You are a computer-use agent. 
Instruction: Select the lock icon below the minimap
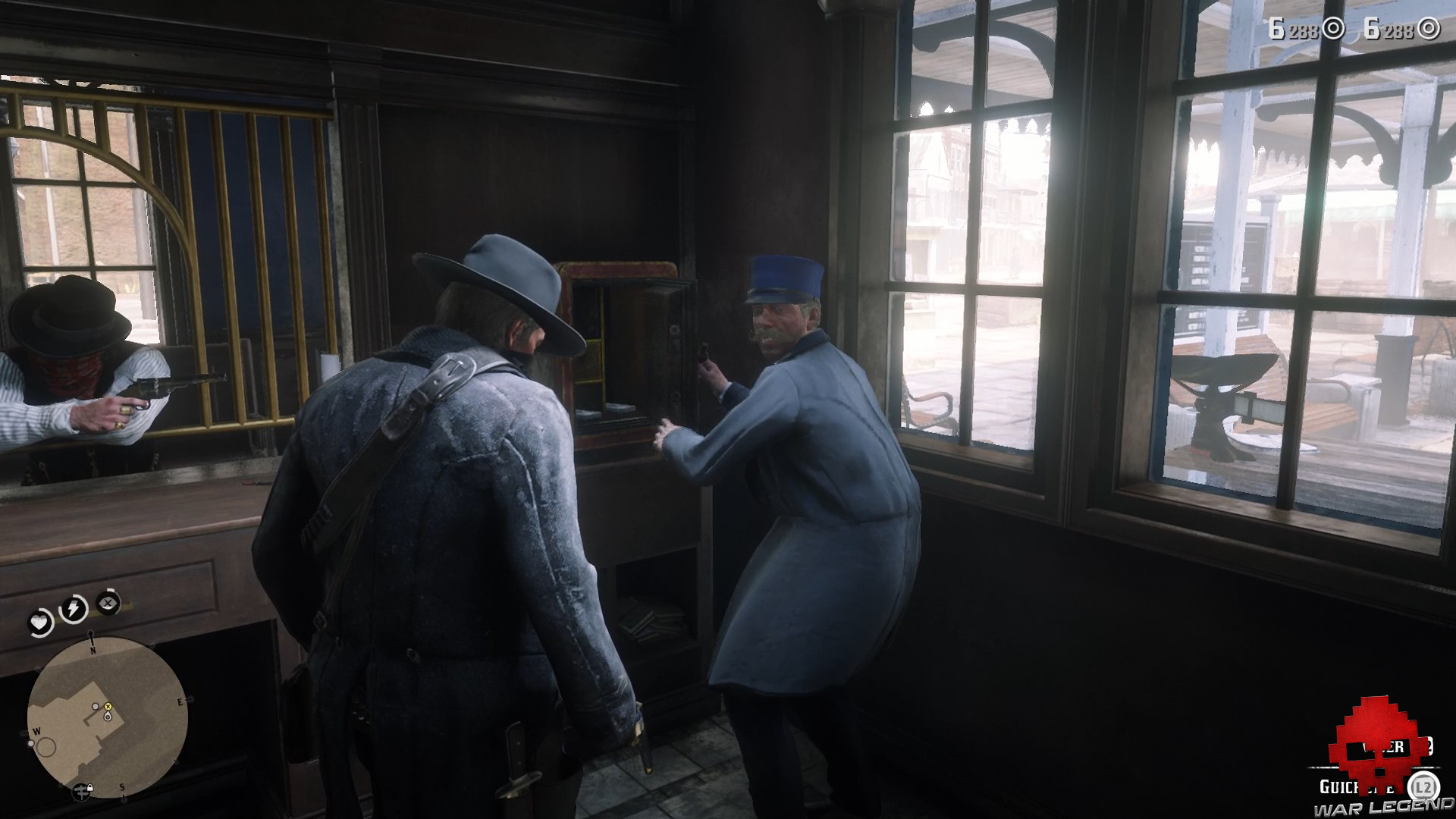89,786
